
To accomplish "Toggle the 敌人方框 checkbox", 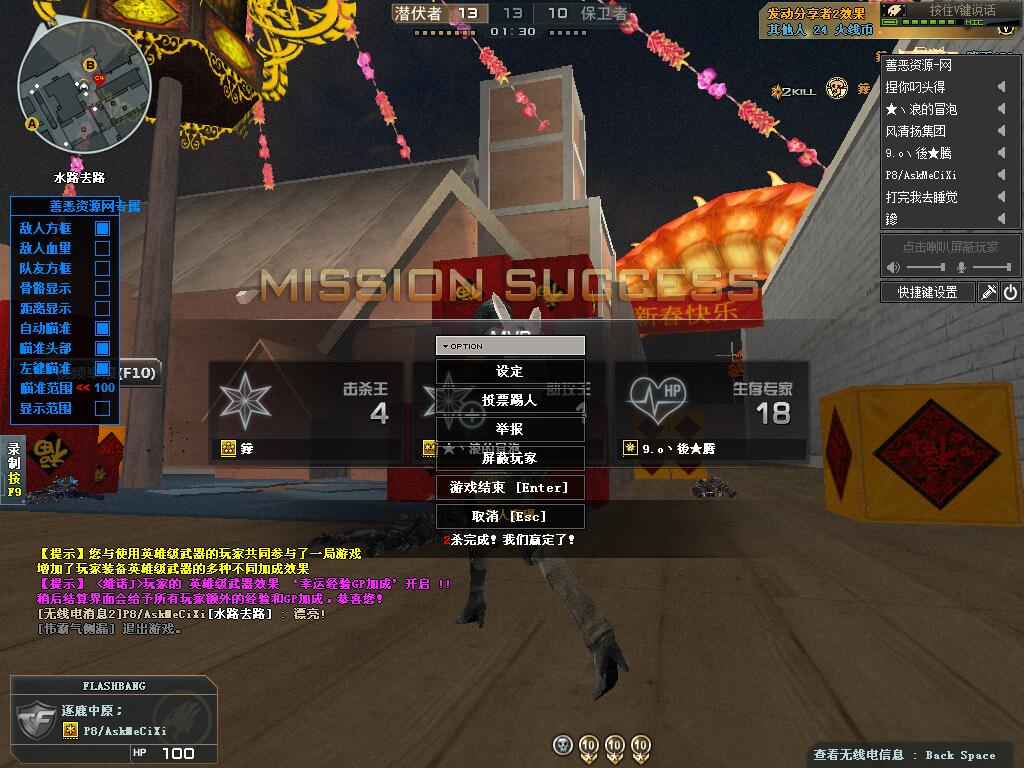I will [x=102, y=228].
